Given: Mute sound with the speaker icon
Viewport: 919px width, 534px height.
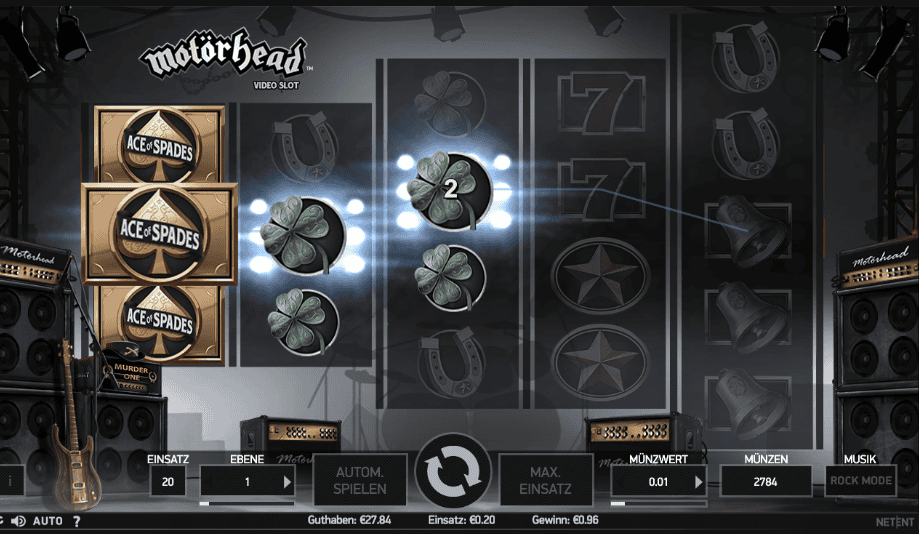Looking at the screenshot, I should 19,521.
